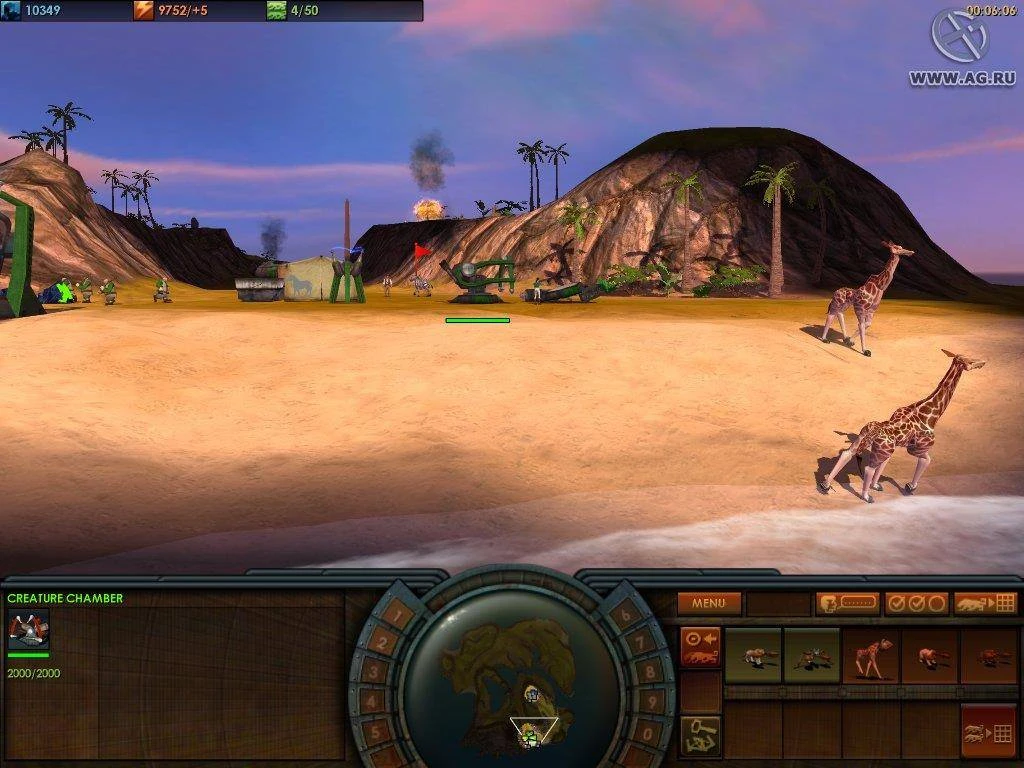The image size is (1024, 768).
Task: Select control group 1
Action: click(396, 614)
